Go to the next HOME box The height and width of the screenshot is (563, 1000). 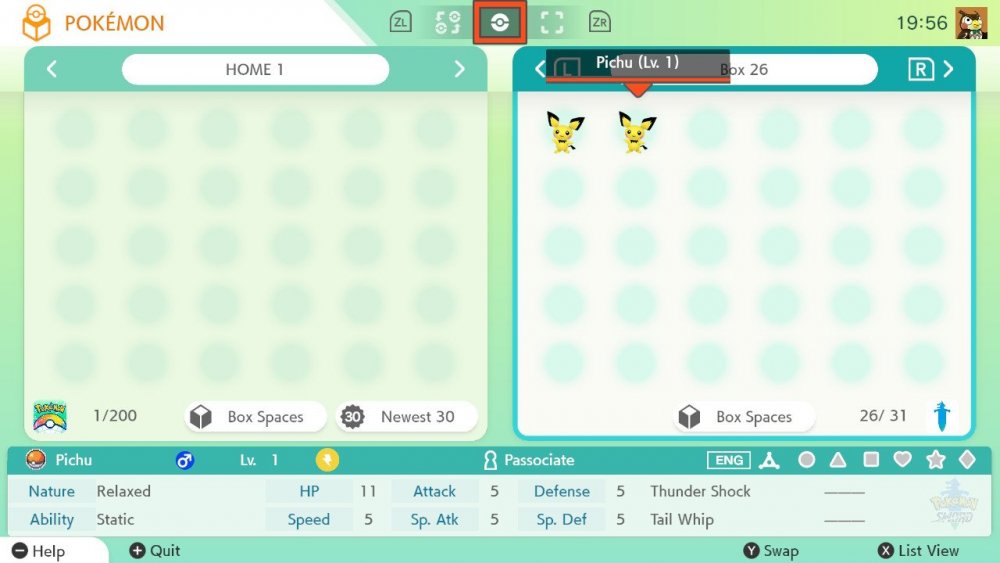pyautogui.click(x=459, y=69)
